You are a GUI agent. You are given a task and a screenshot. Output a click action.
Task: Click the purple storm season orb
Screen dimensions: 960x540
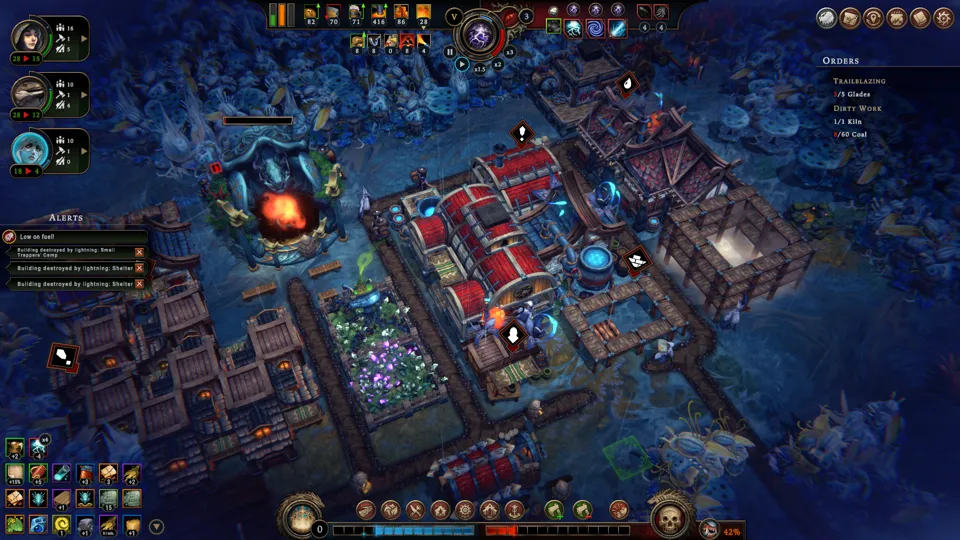click(479, 35)
